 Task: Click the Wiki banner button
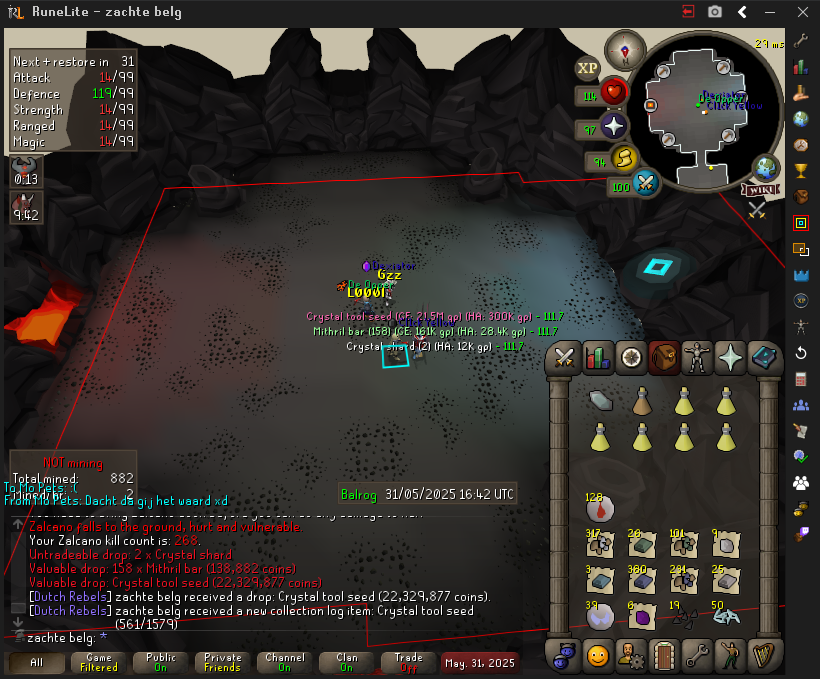760,189
